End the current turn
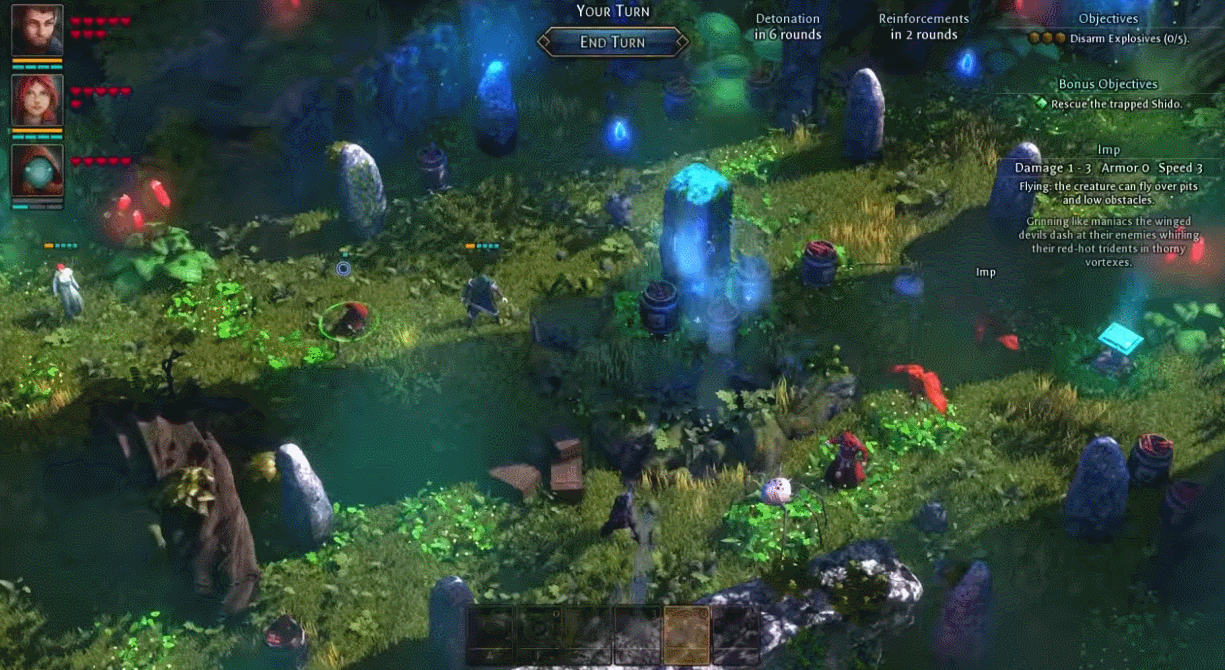1225x670 pixels. (613, 42)
